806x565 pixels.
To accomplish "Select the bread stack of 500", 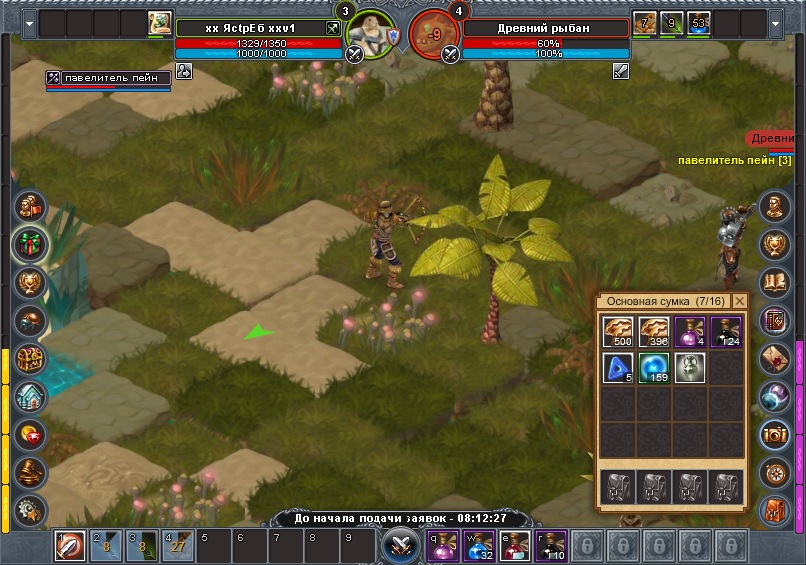I will point(618,332).
